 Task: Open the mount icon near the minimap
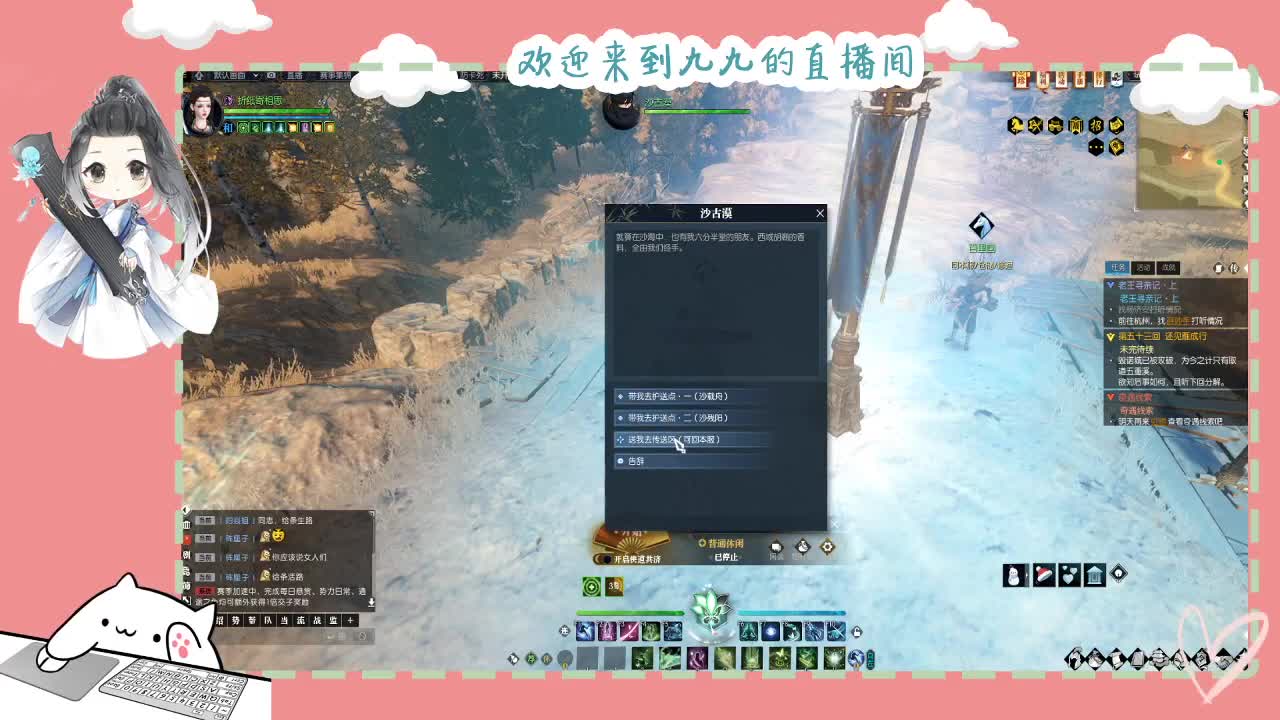1015,125
